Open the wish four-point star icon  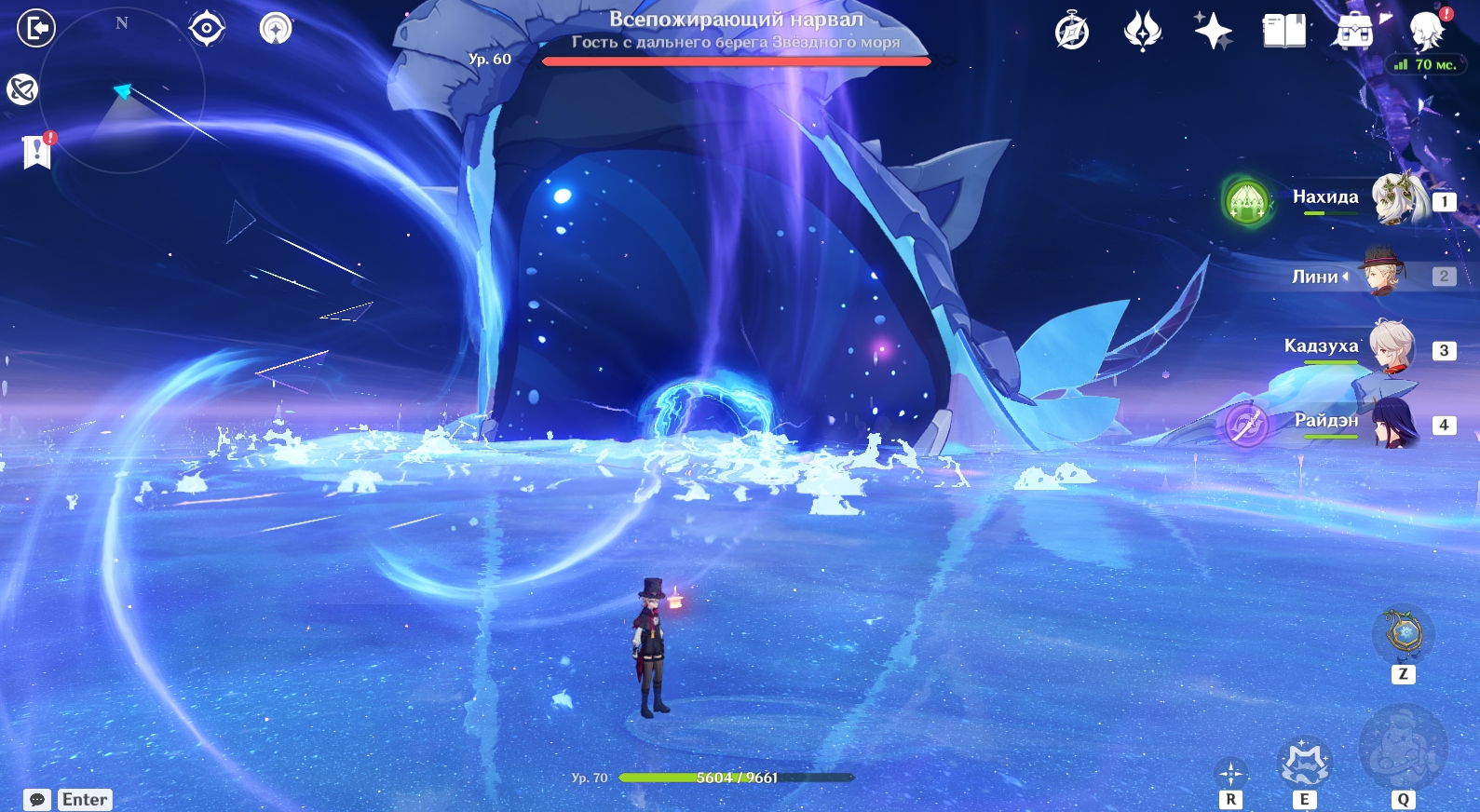pos(1214,32)
